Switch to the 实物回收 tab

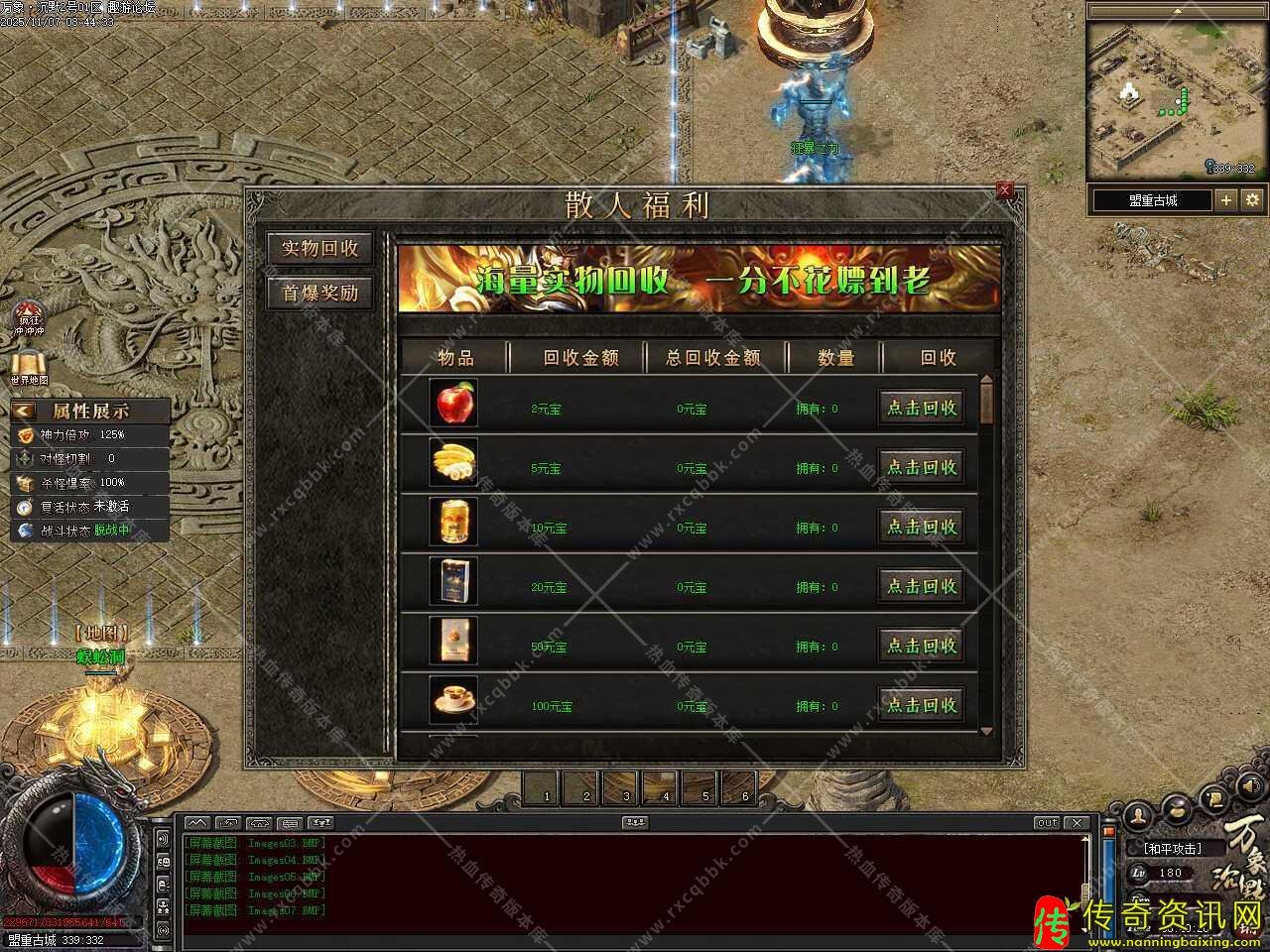(319, 248)
